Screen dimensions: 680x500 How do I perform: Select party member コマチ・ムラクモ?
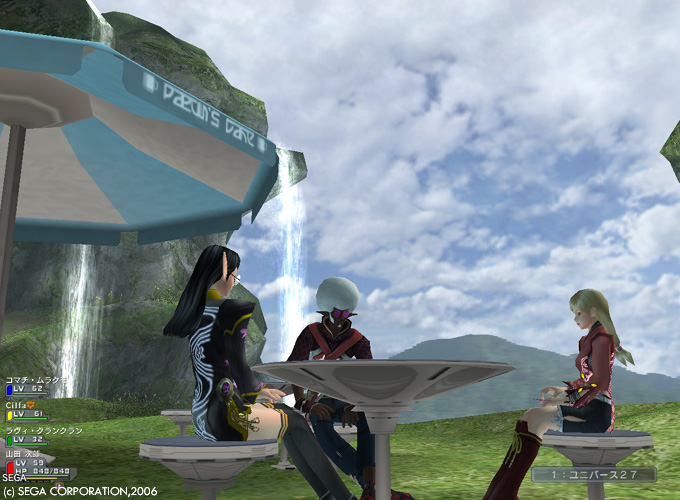[x=30, y=382]
